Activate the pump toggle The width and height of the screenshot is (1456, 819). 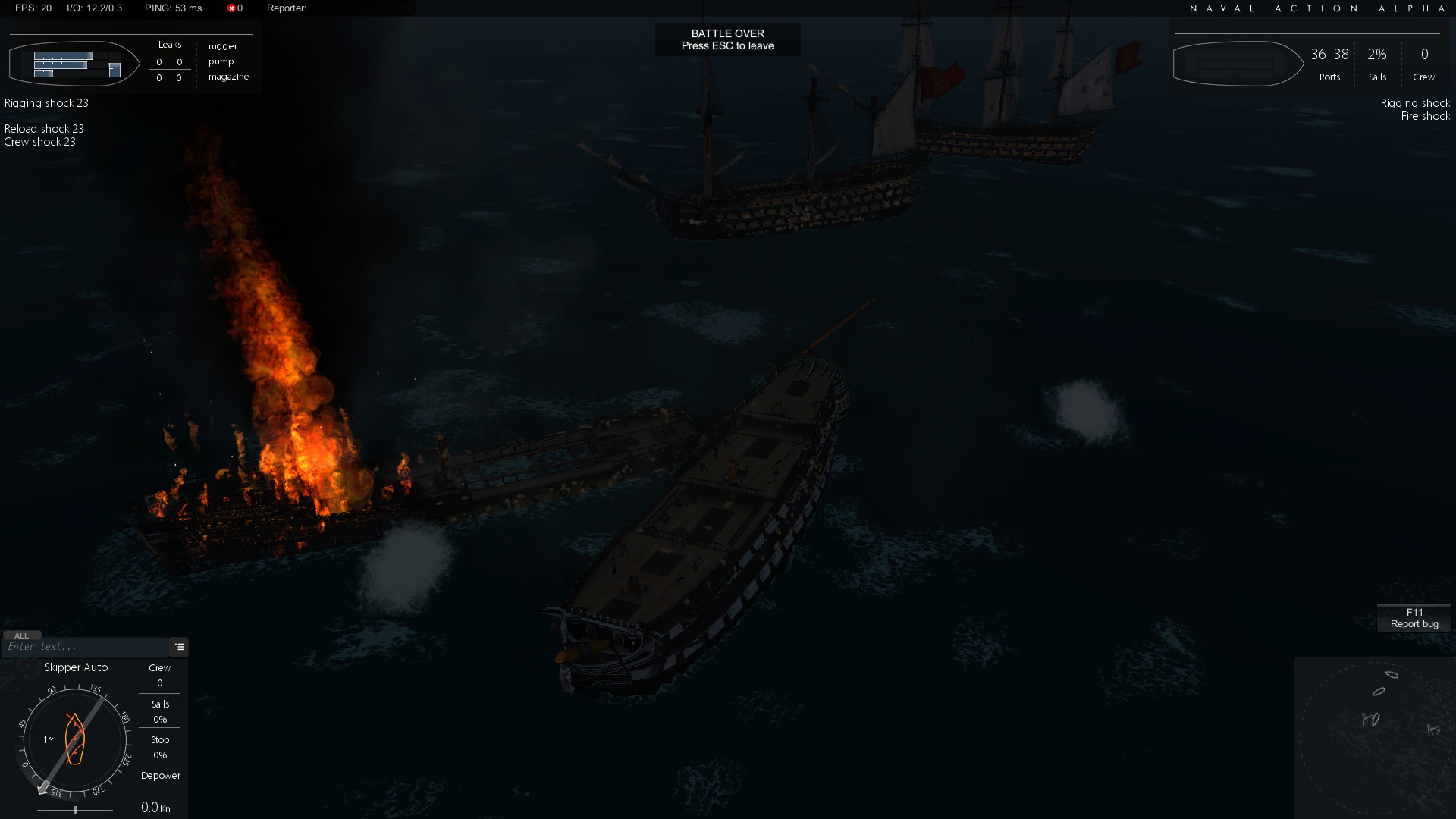click(x=221, y=61)
